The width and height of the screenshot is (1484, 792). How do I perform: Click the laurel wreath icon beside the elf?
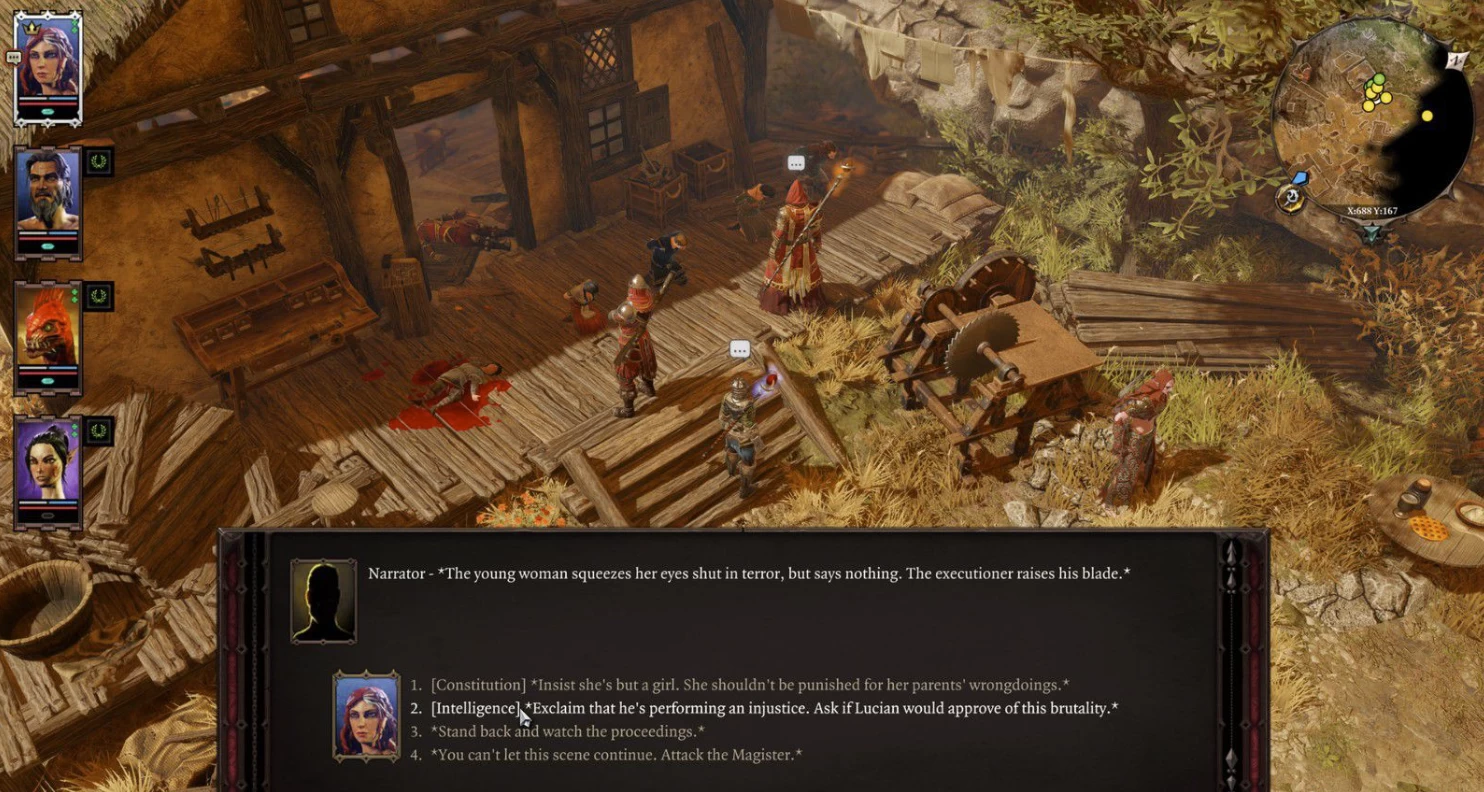click(99, 431)
